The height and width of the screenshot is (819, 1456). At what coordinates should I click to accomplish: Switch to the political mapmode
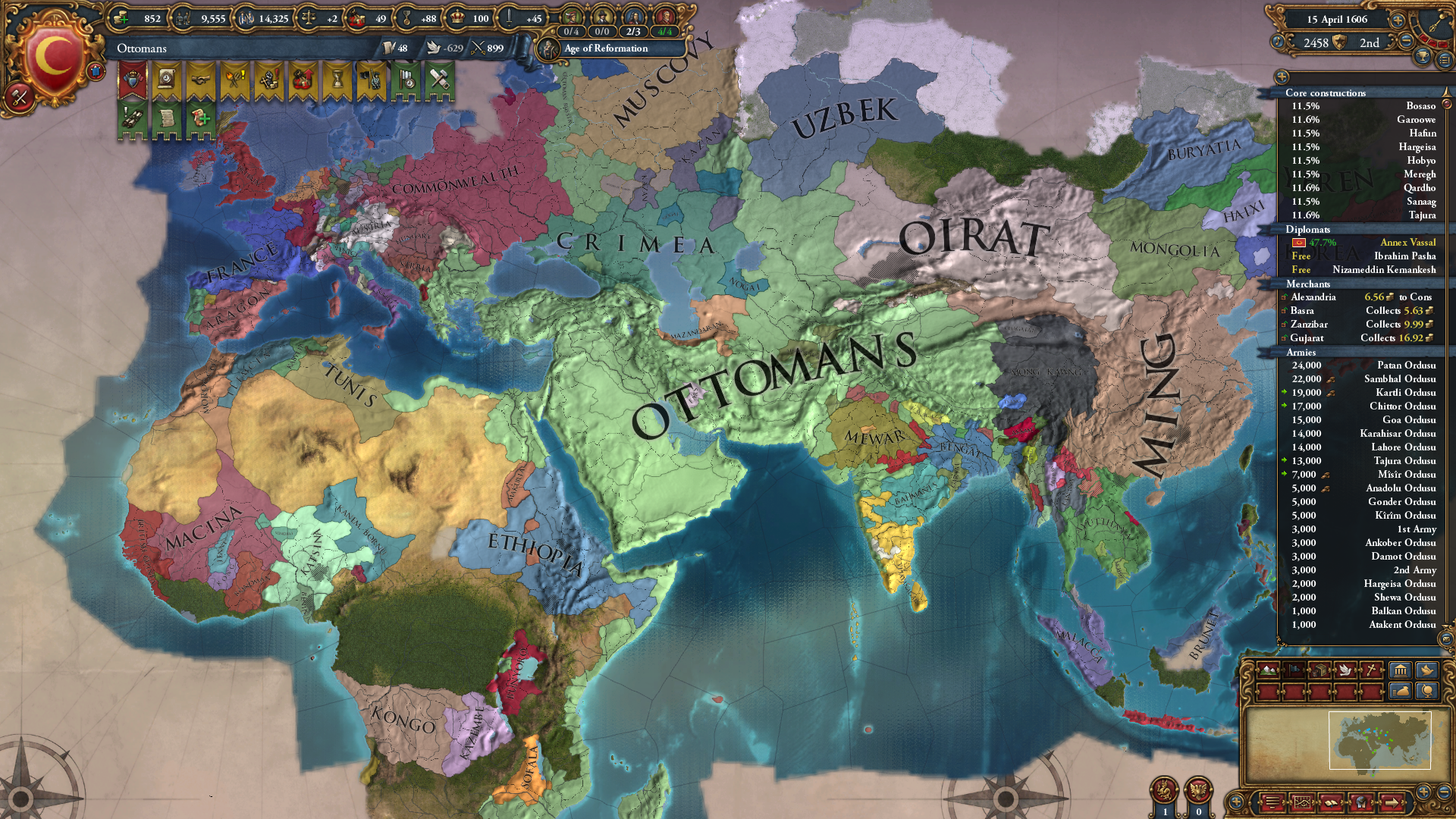point(1294,670)
